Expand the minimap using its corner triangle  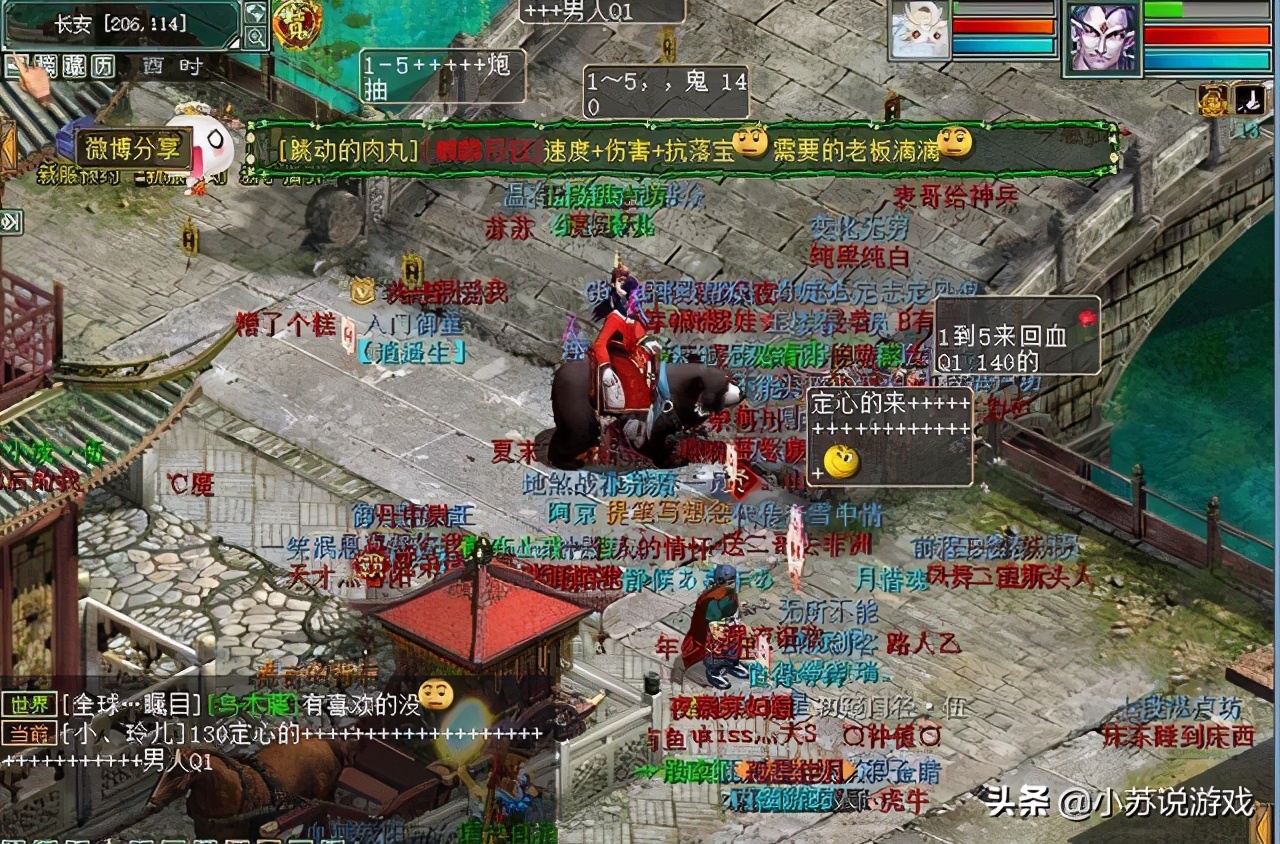tap(234, 44)
